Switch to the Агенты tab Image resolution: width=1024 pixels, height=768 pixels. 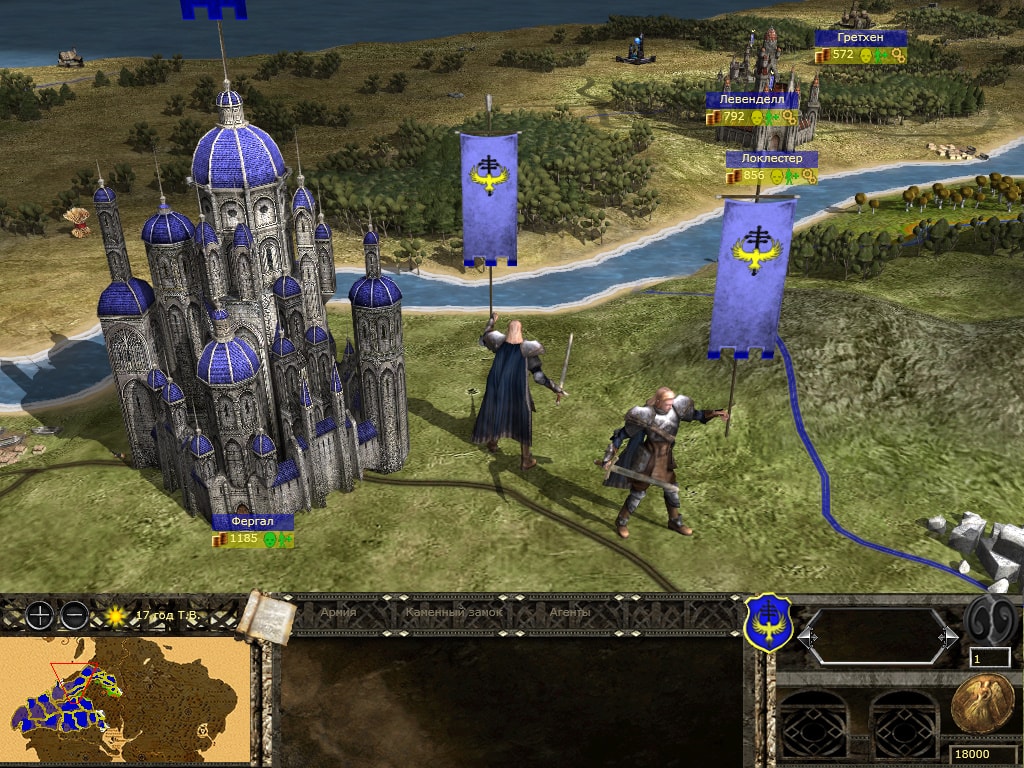(570, 612)
